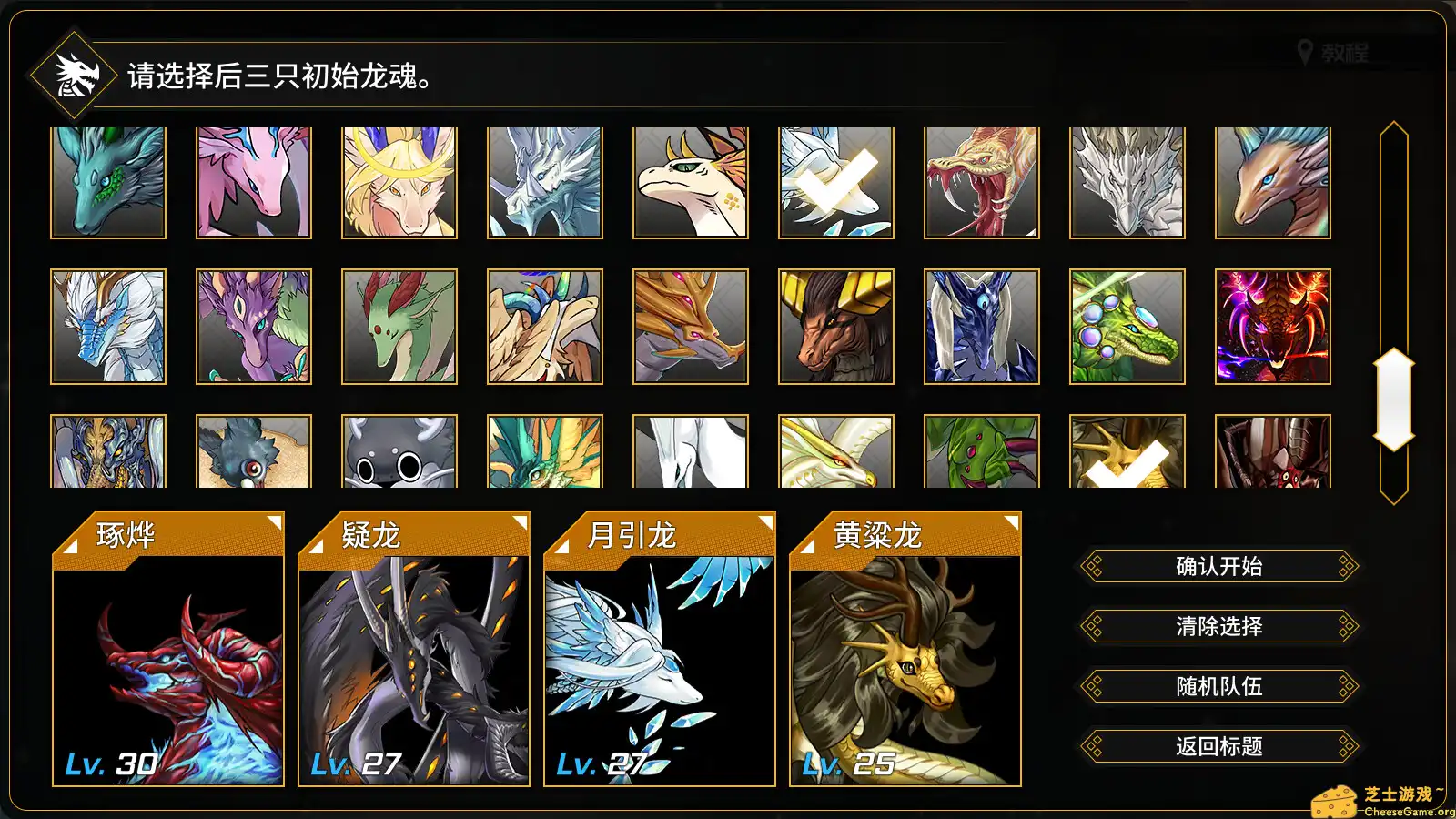The width and height of the screenshot is (1456, 819).
Task: Select the teal dragon with green horns portrait
Action: coord(108,181)
